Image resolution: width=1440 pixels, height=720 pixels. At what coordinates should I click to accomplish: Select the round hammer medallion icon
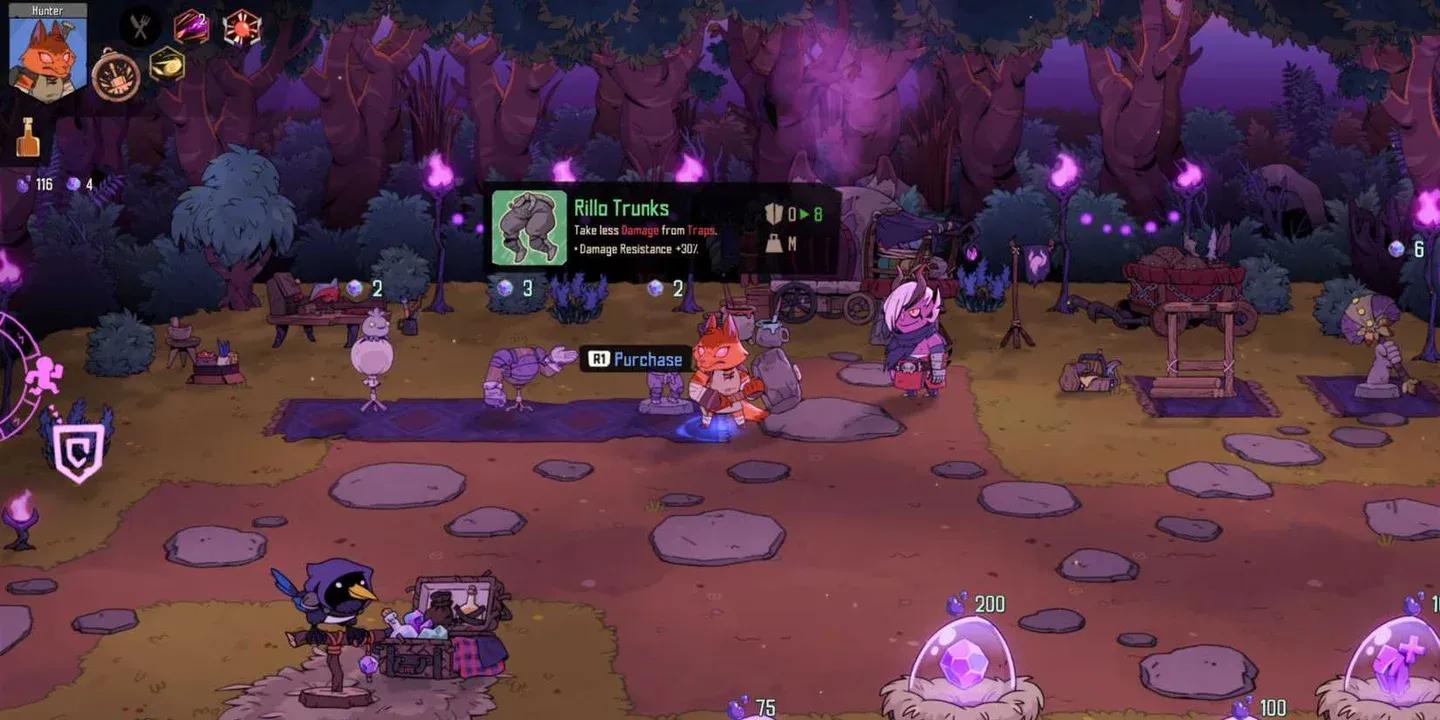click(x=116, y=75)
